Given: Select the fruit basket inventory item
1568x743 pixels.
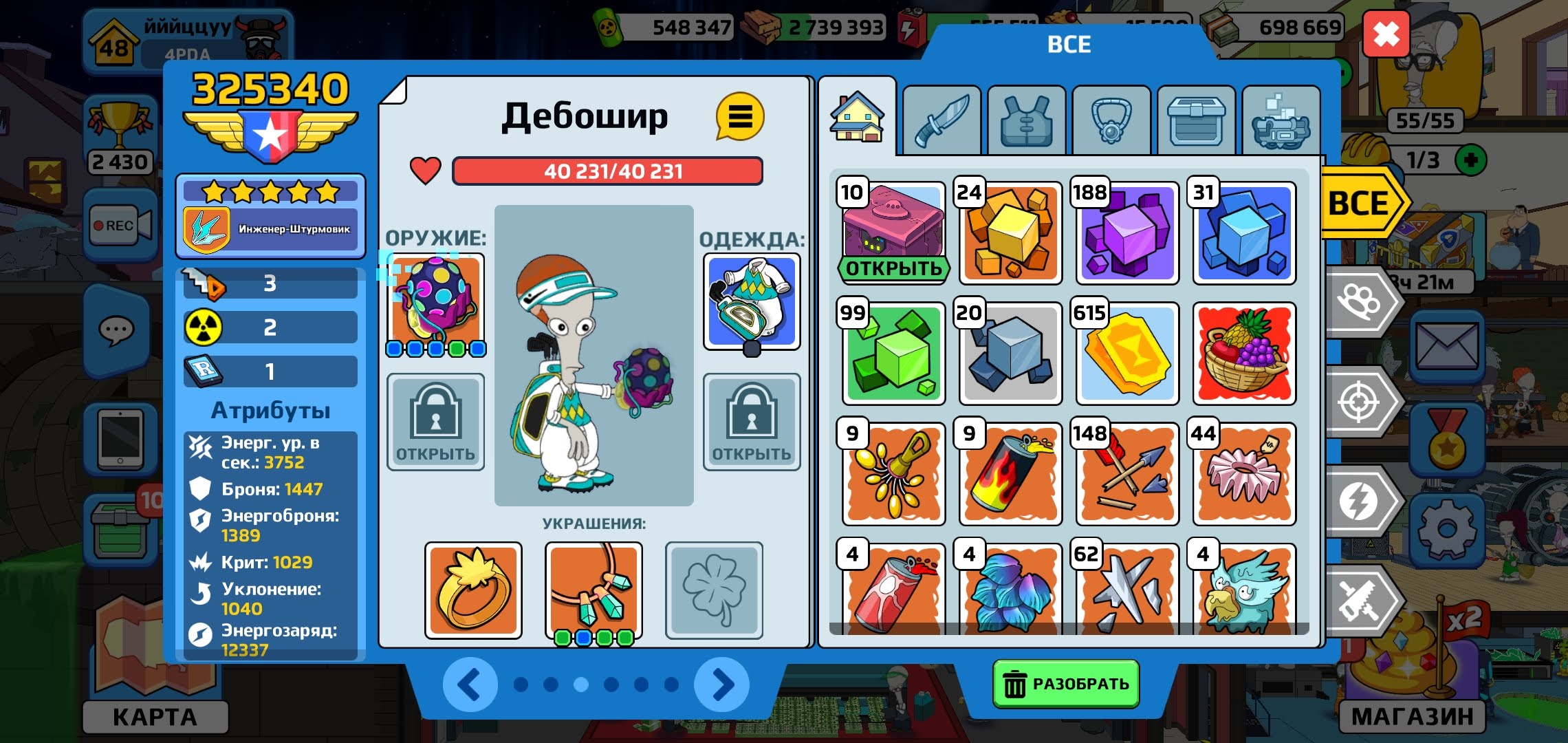Looking at the screenshot, I should point(1244,354).
